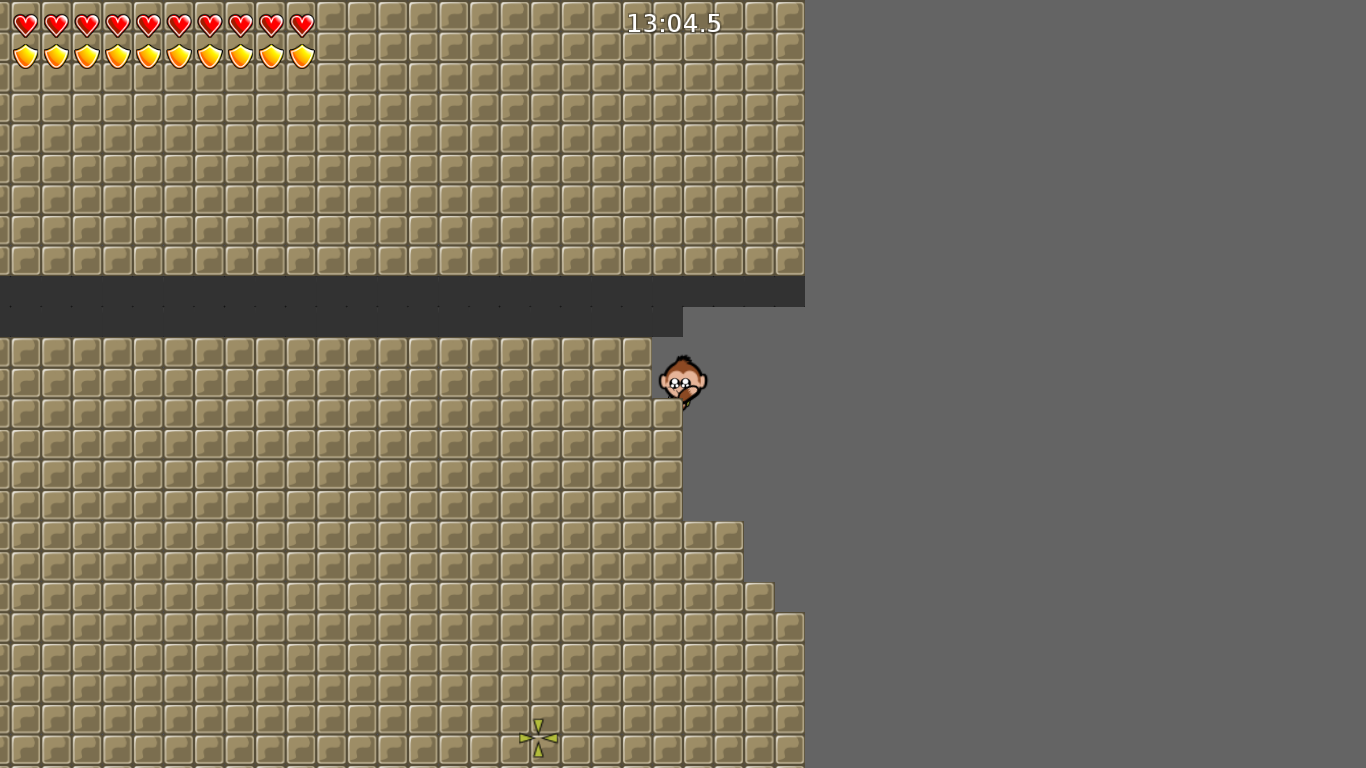Click the first golden shield icon
Viewport: 1366px width, 768px height.
[x=27, y=56]
